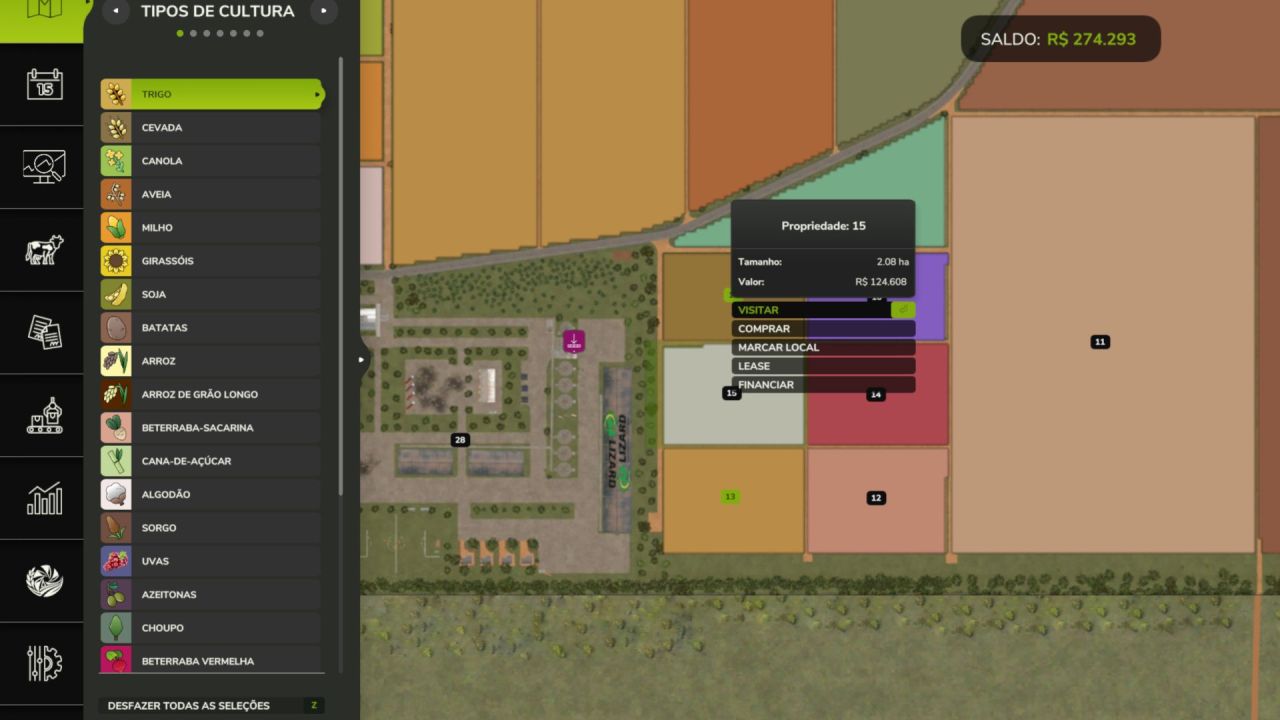1280x720 pixels.
Task: Open the prices screen icon with magnifier
Action: (42, 168)
